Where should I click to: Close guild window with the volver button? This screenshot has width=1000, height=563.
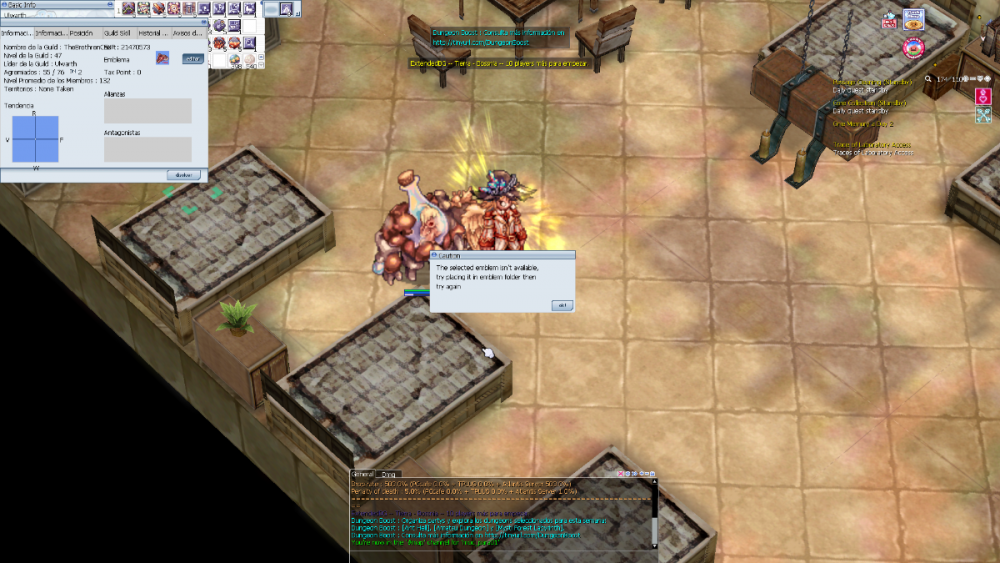183,174
